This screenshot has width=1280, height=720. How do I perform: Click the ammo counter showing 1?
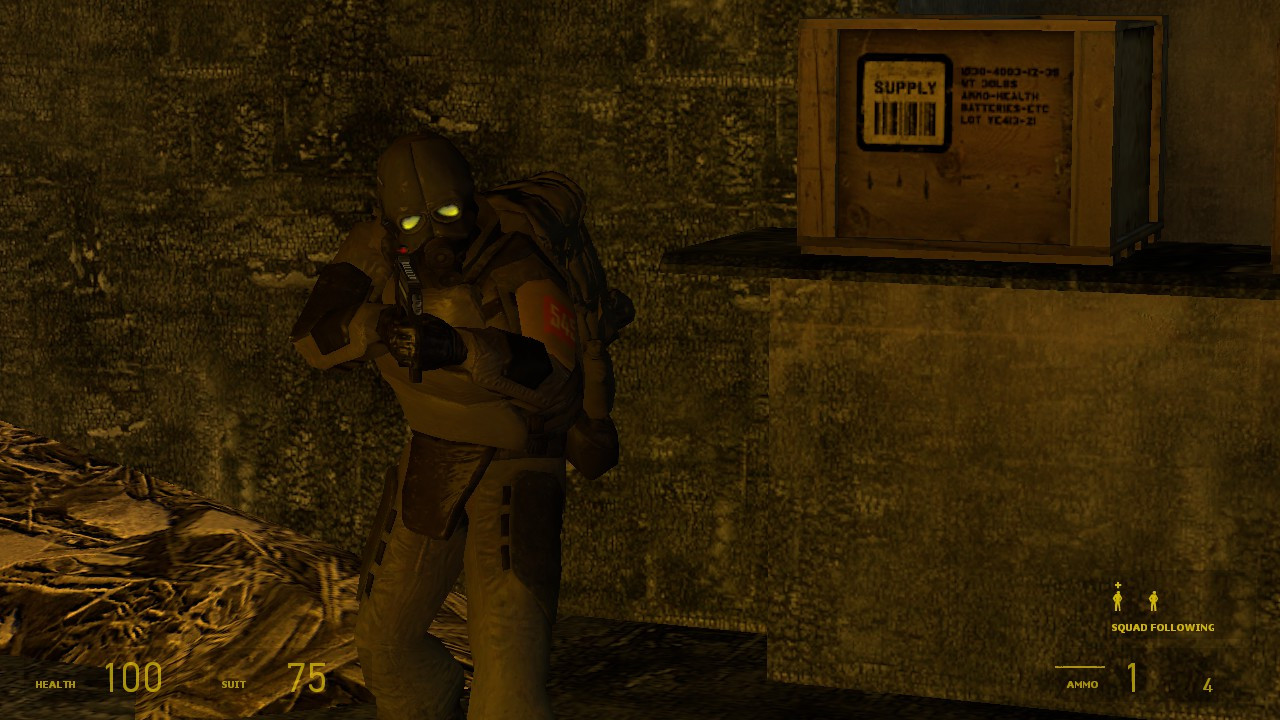(x=1132, y=678)
